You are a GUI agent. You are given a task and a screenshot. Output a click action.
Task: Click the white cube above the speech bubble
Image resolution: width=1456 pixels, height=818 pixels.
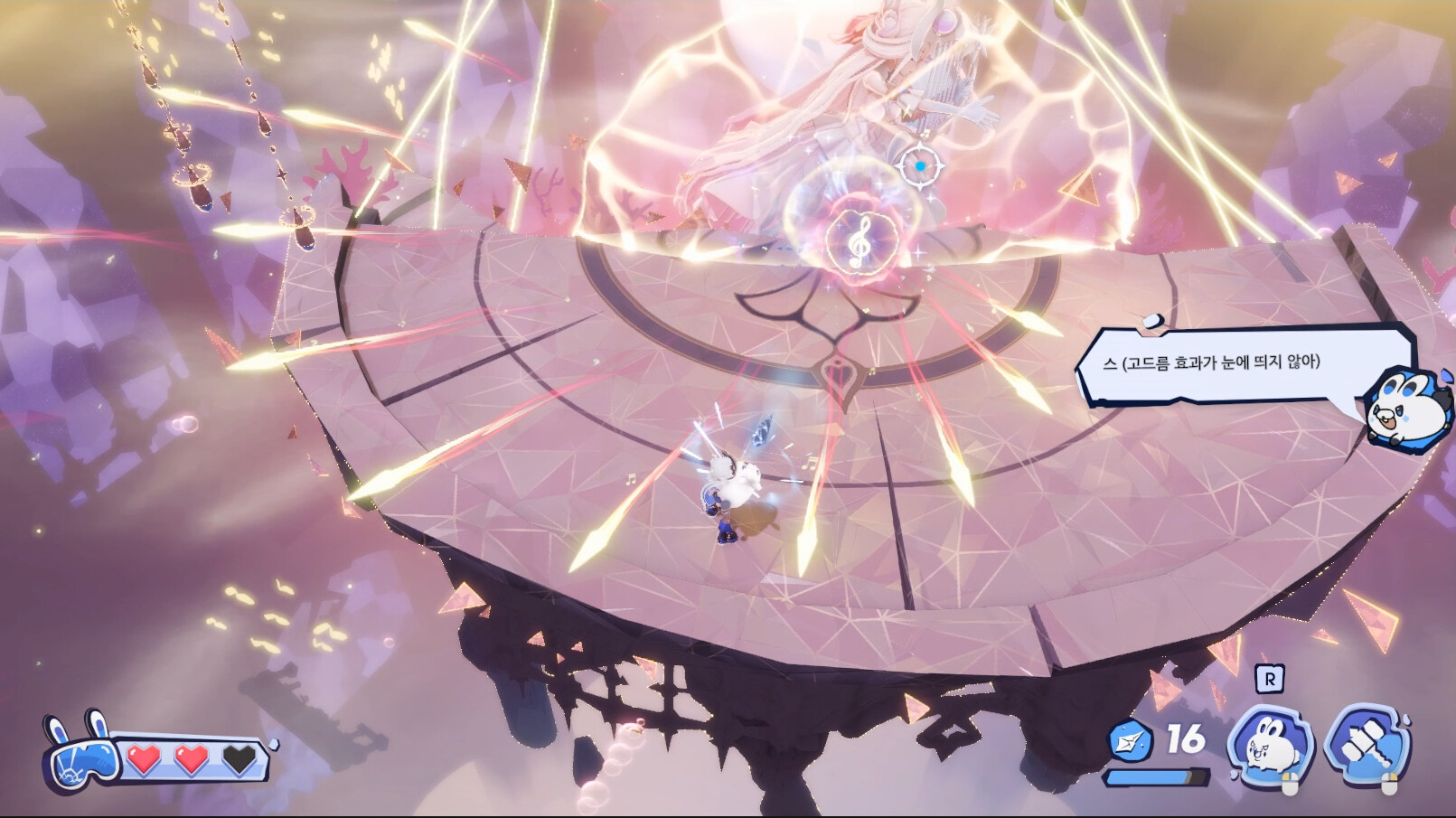click(1152, 321)
